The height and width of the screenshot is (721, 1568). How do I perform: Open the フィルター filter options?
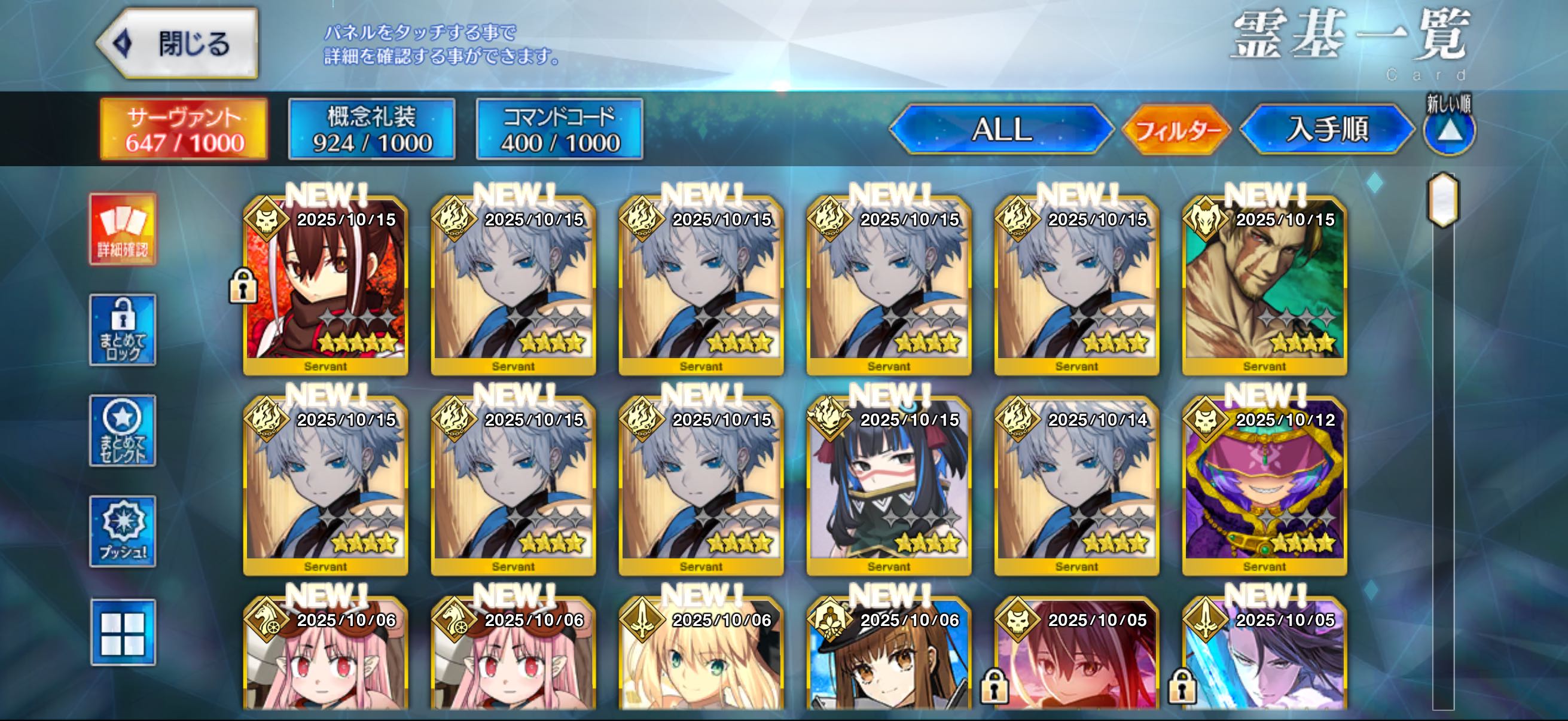1176,130
